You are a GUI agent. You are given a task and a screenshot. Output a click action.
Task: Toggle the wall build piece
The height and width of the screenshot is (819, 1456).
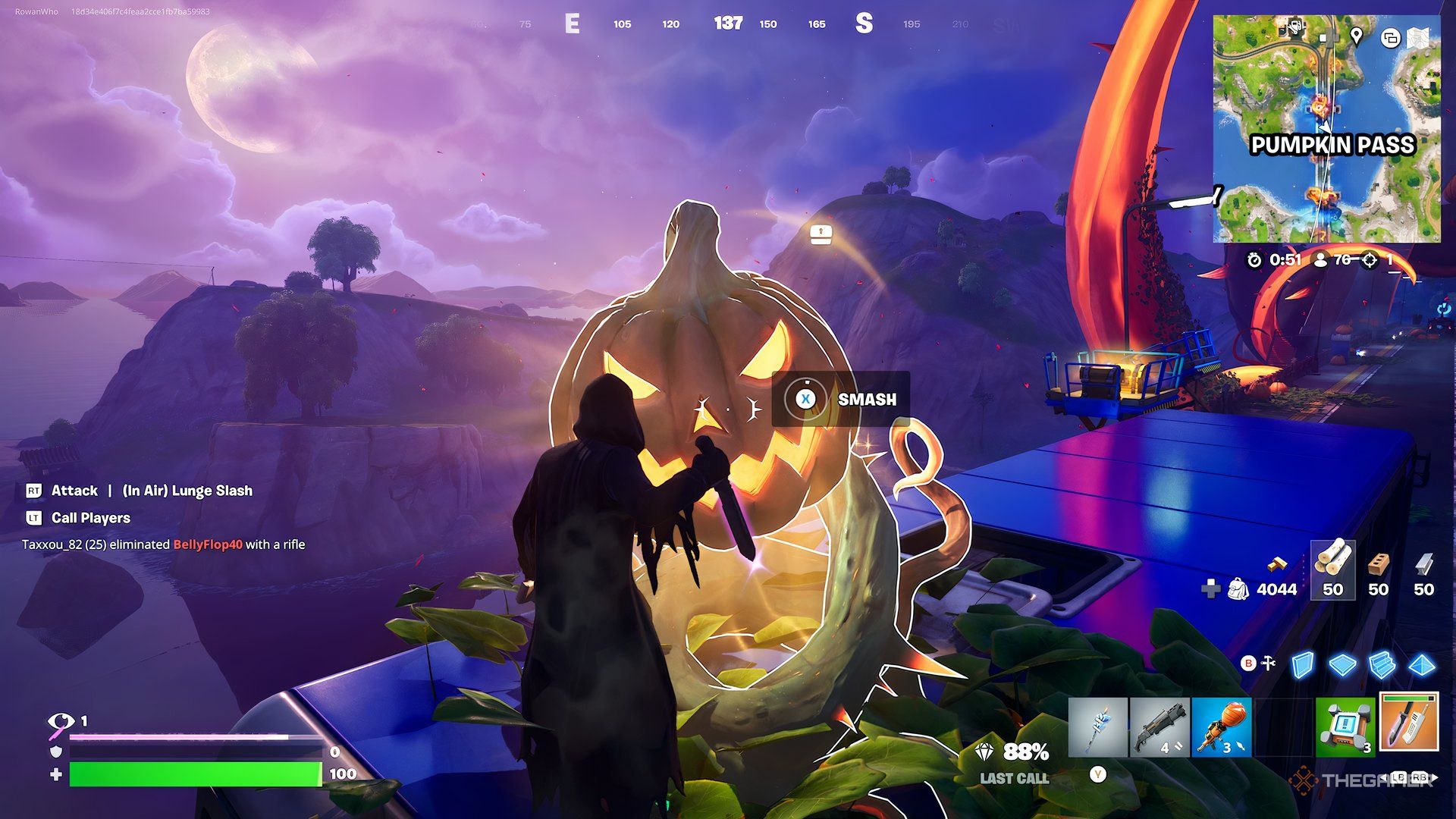(1303, 663)
